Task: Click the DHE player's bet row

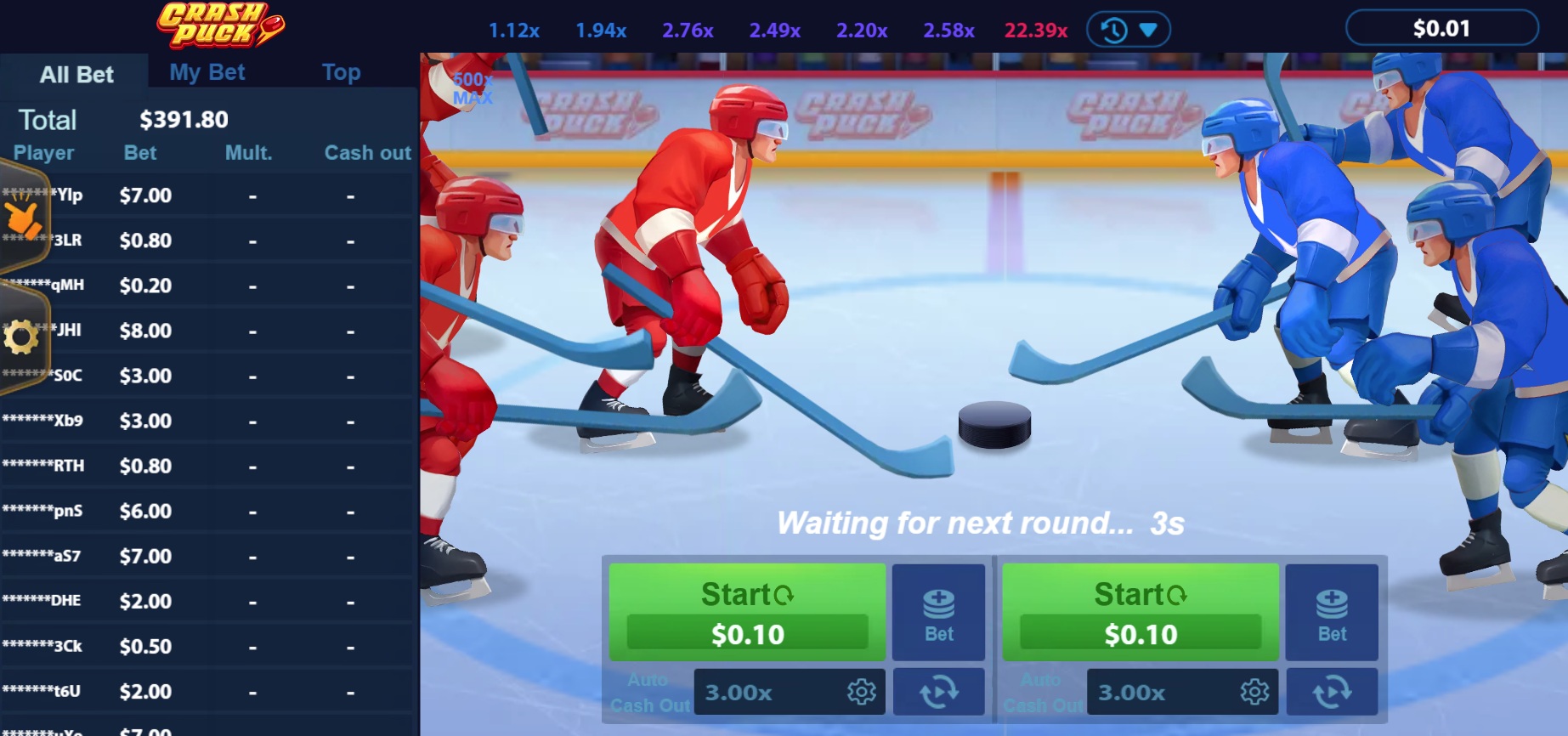Action: pyautogui.click(x=208, y=601)
